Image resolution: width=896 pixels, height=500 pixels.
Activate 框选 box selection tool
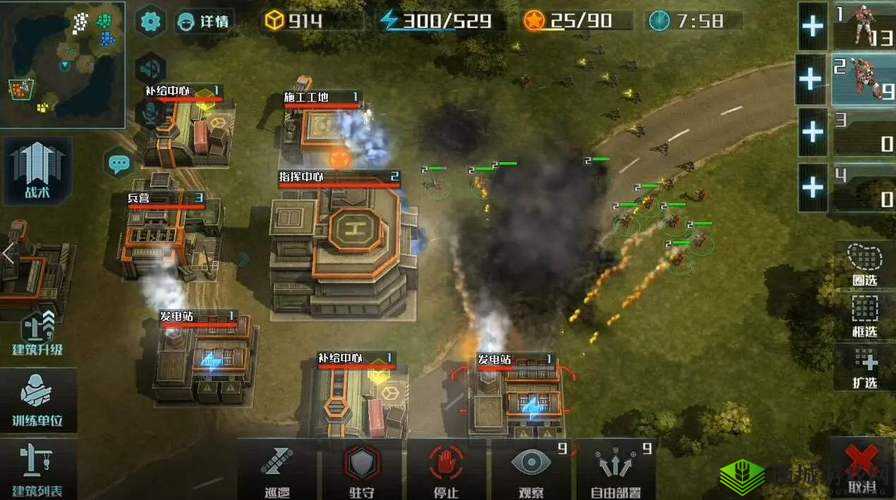[x=864, y=314]
